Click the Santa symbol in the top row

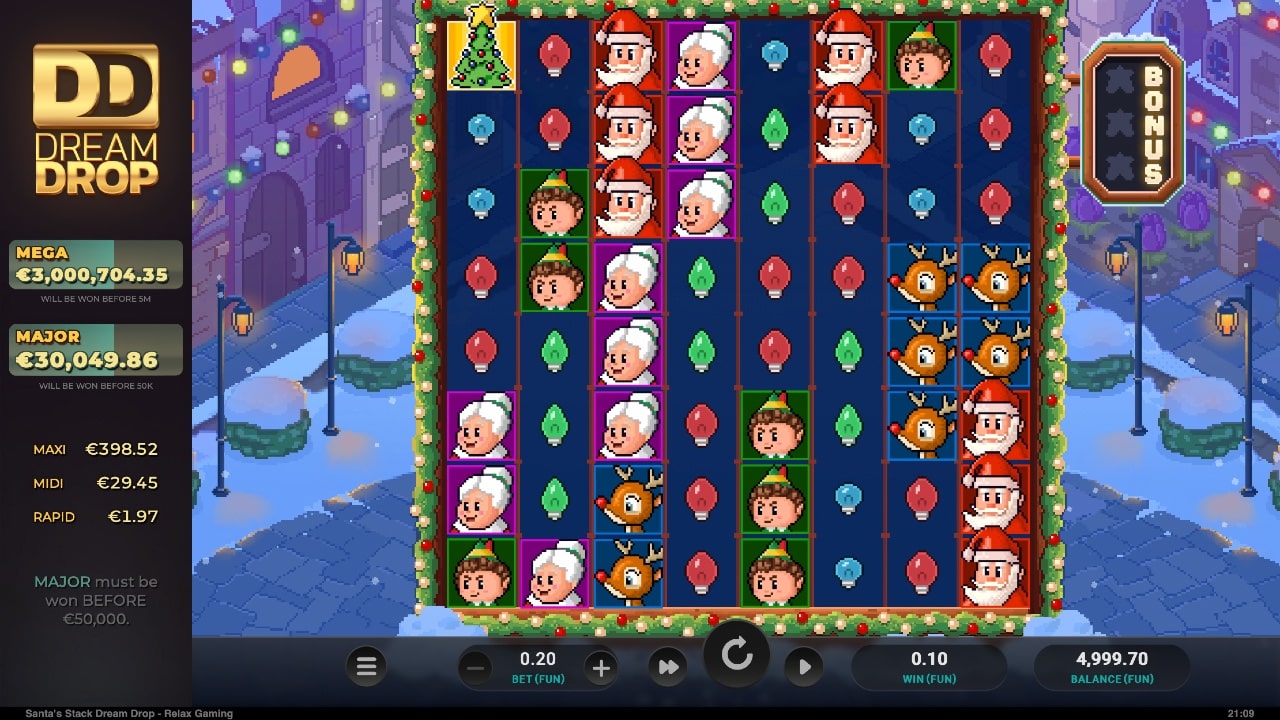[x=628, y=55]
